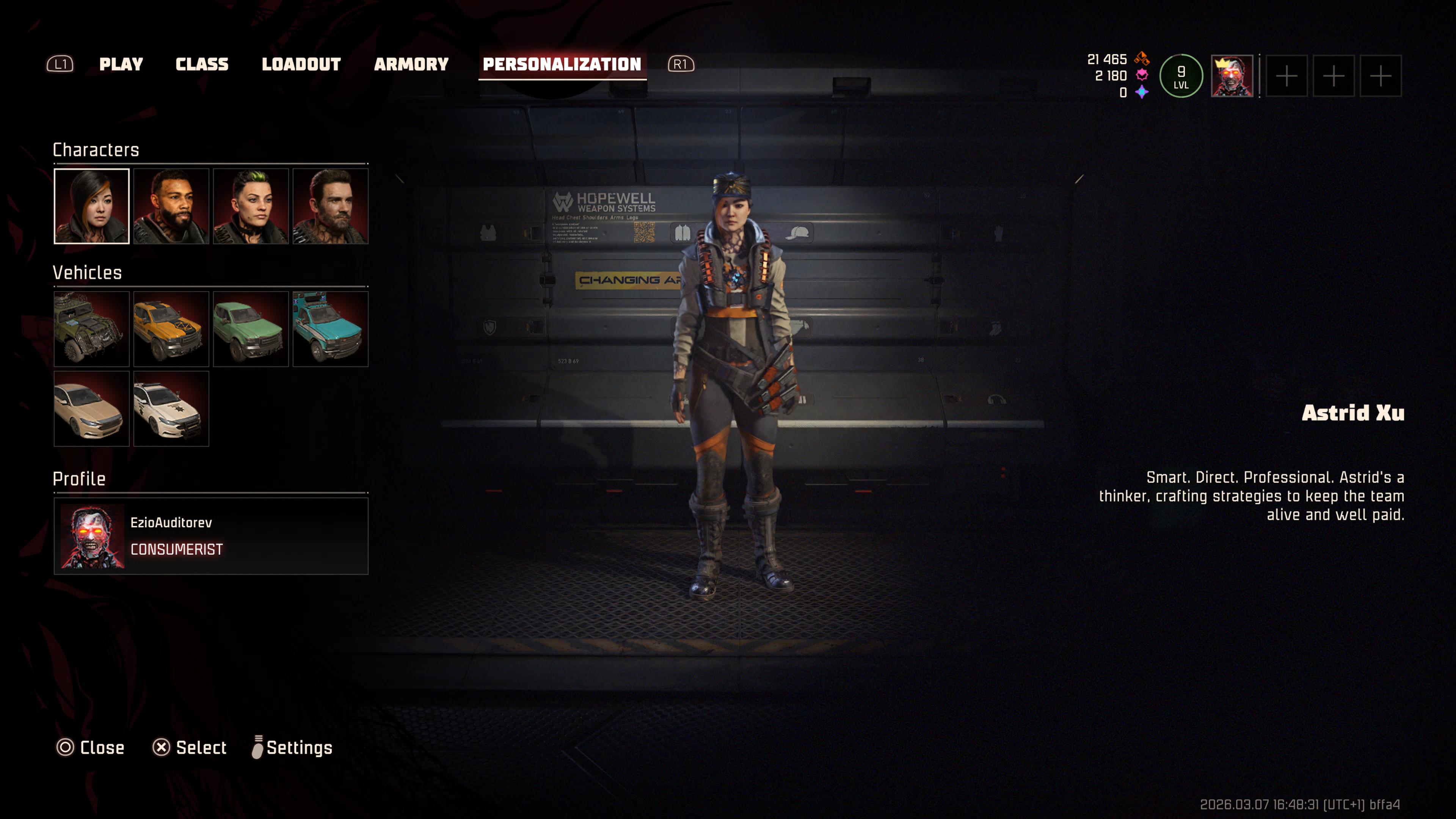This screenshot has height=819, width=1456.
Task: Switch to the PLAY tab
Action: click(x=121, y=64)
